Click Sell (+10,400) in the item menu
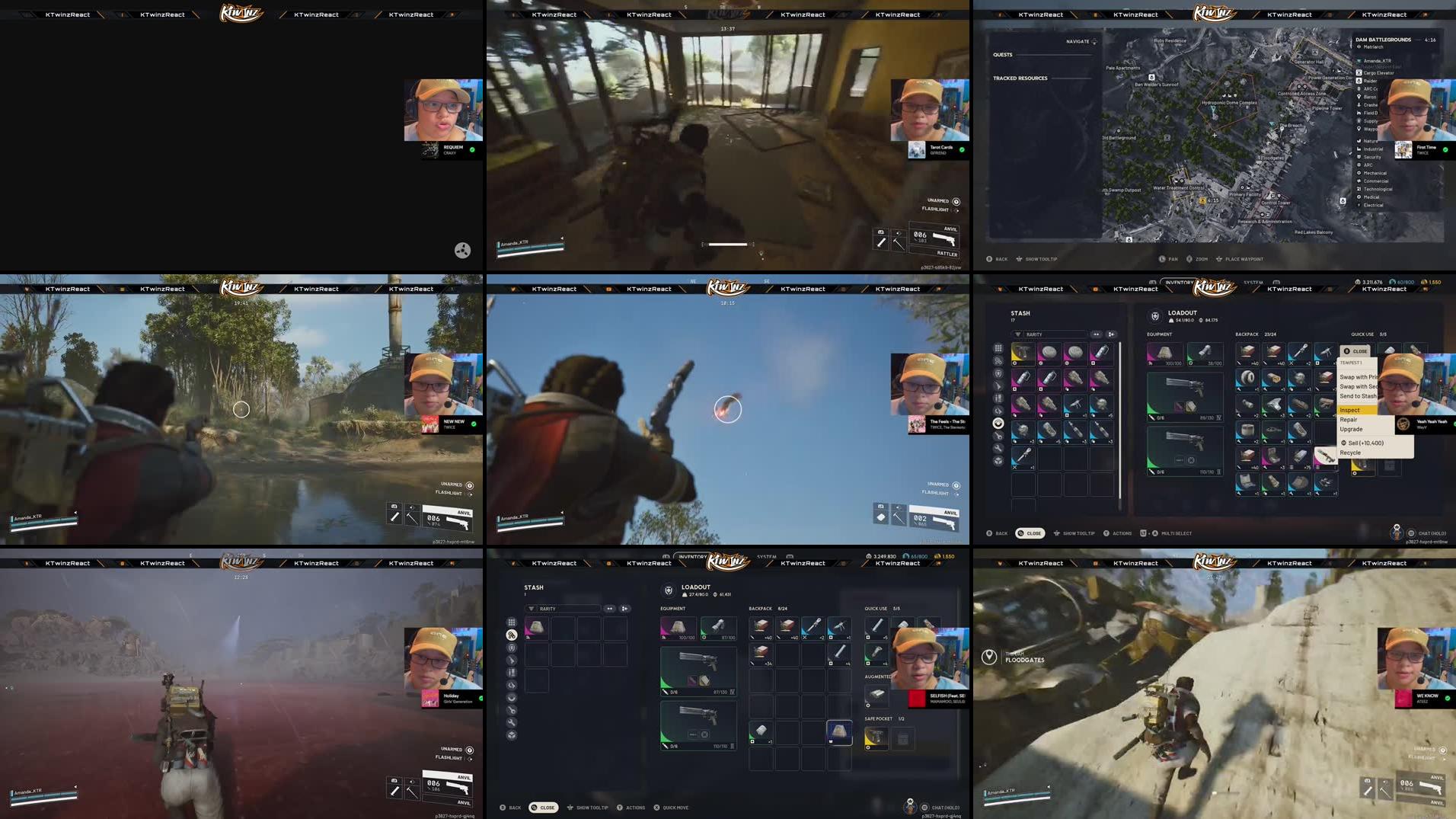The height and width of the screenshot is (819, 1456). (1363, 443)
